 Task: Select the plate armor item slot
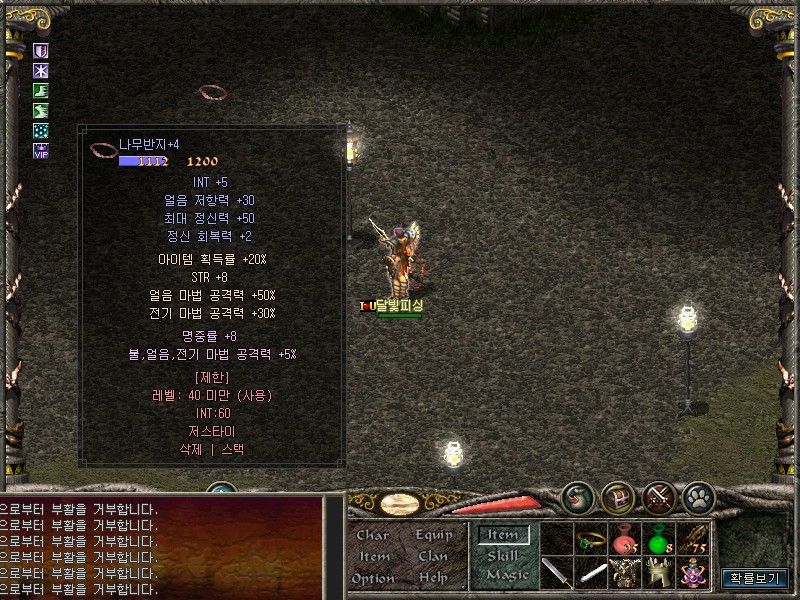click(626, 573)
